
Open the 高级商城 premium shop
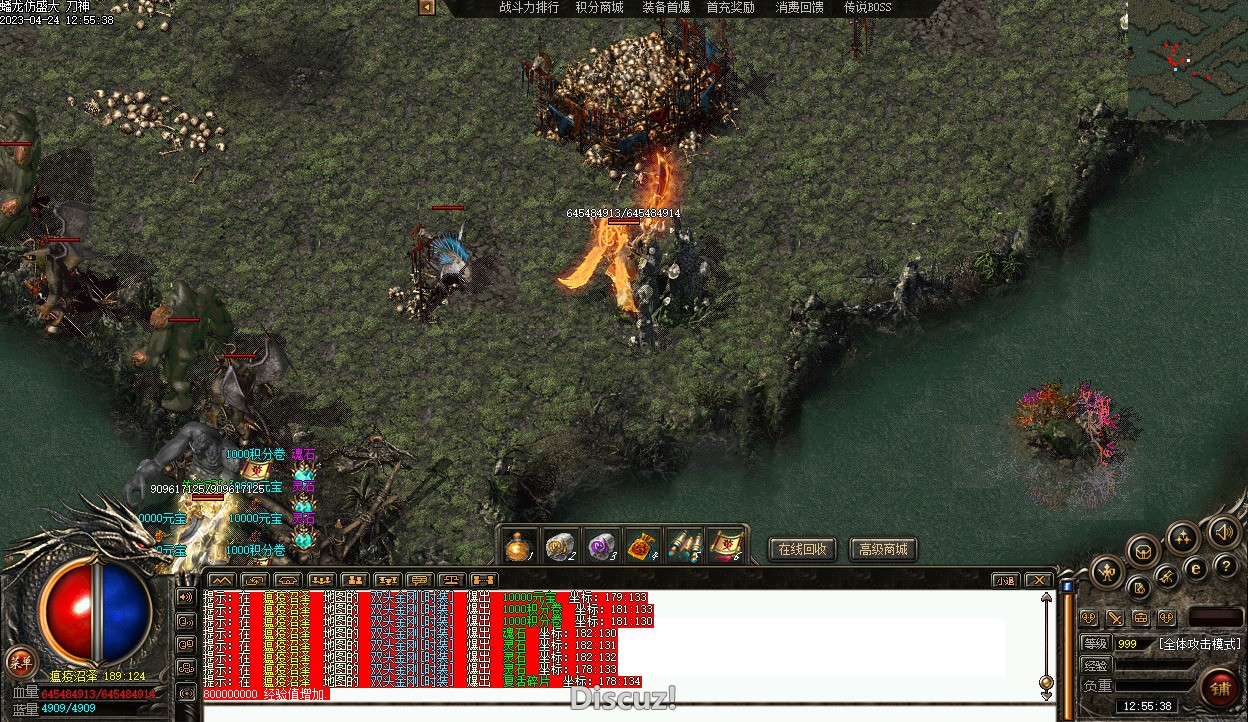(x=883, y=549)
